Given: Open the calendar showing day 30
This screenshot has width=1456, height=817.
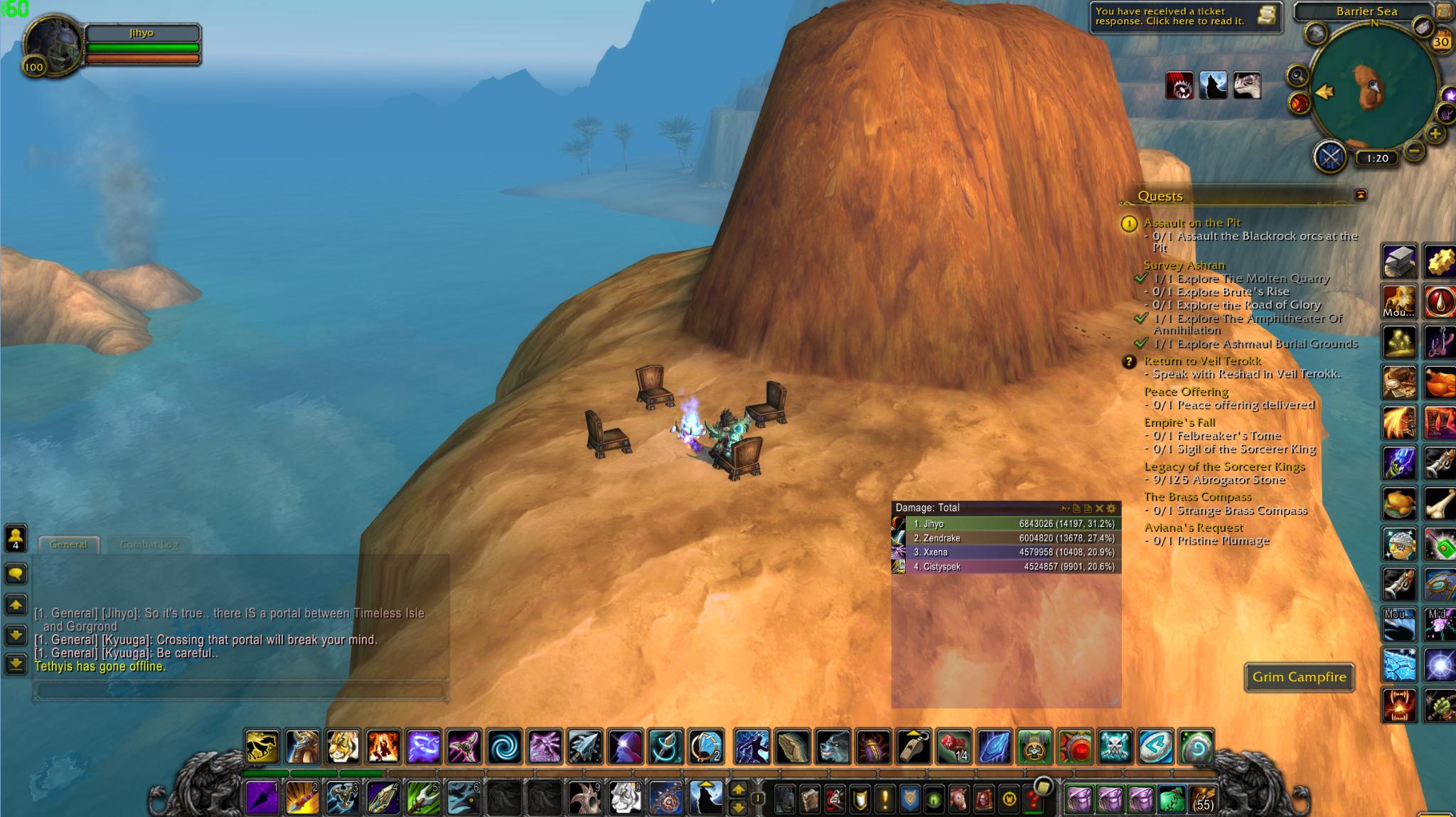Looking at the screenshot, I should coord(1442,41).
